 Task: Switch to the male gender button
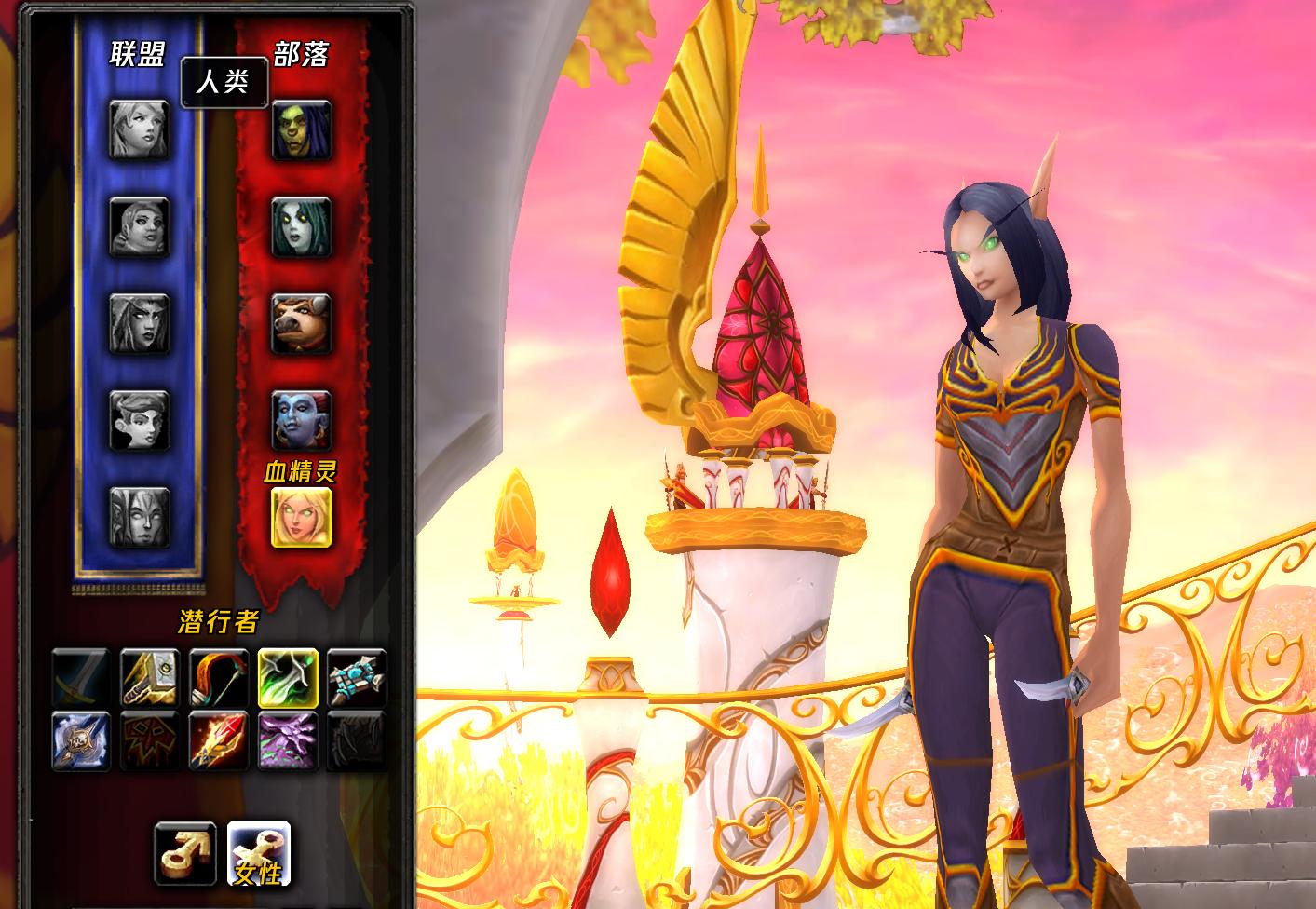[x=186, y=853]
